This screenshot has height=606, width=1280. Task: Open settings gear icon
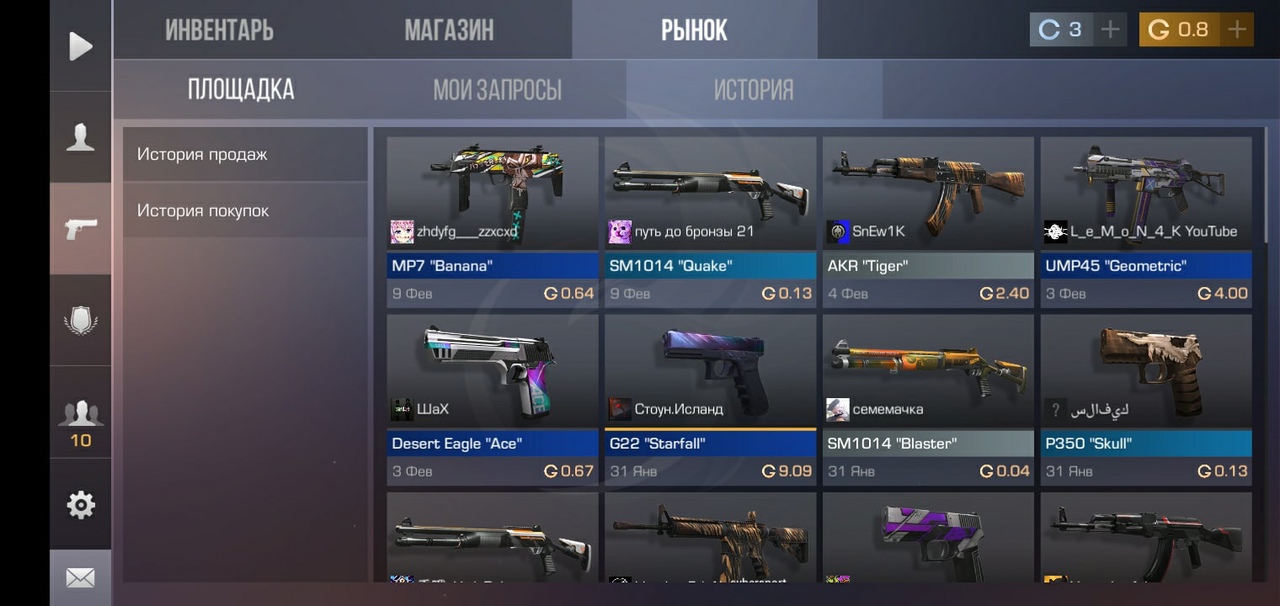coord(80,505)
